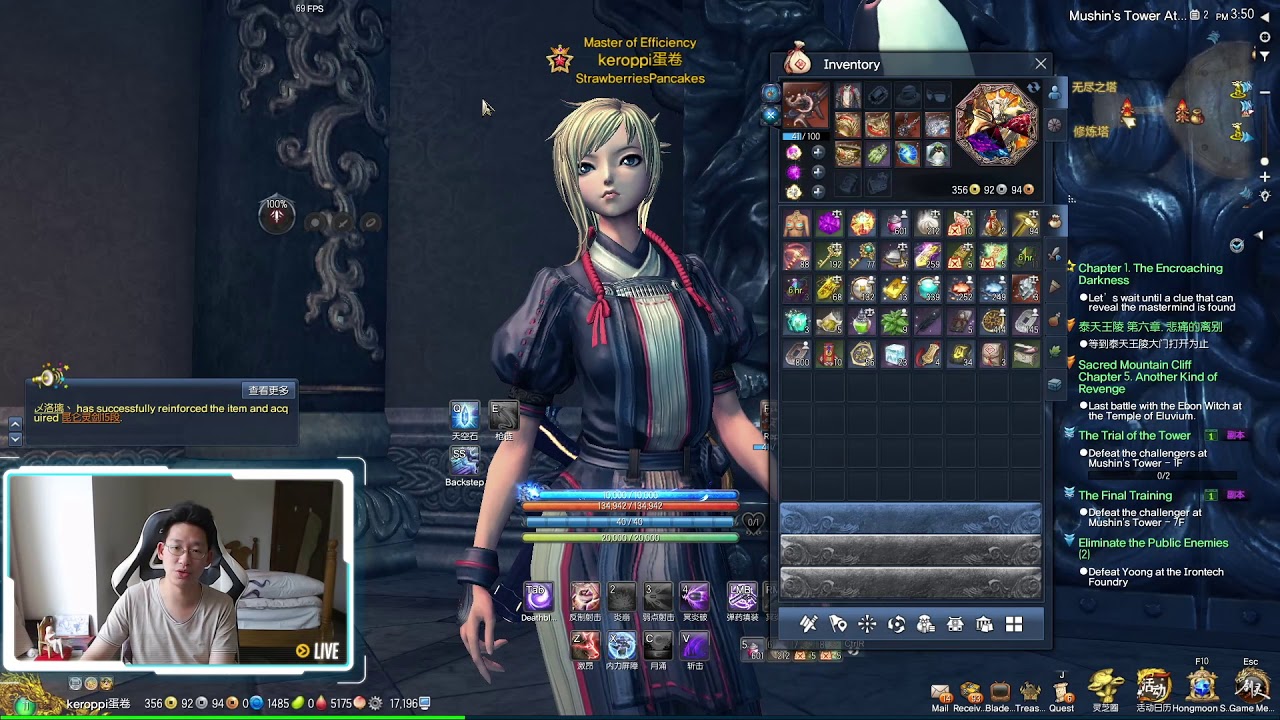Open the Game Menu dragon icon

click(1251, 686)
